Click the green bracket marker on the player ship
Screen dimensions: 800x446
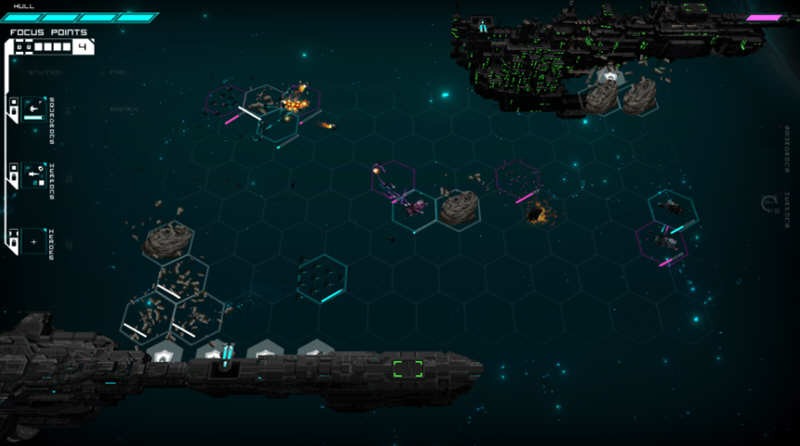(x=407, y=368)
